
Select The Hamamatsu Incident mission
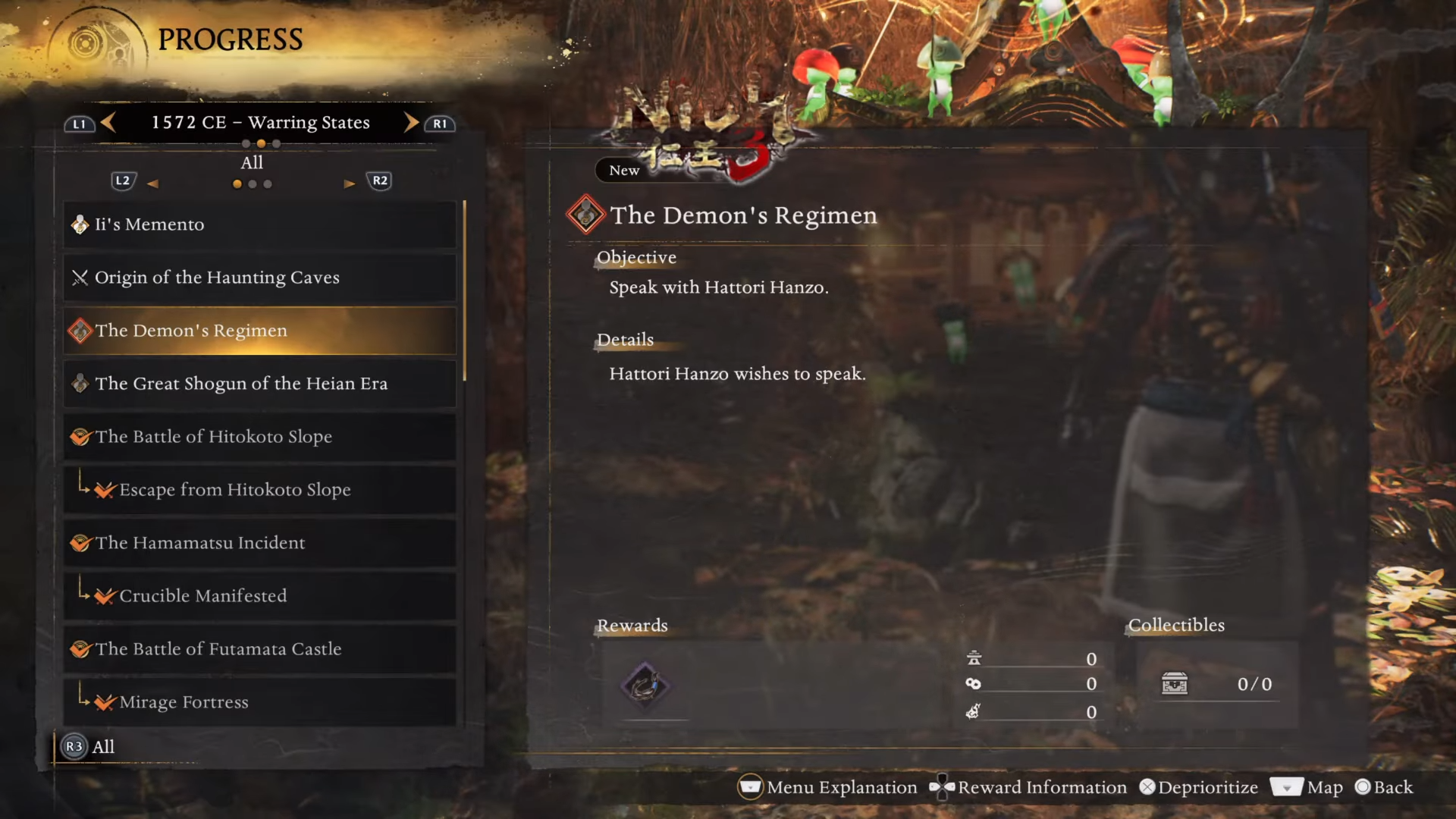coord(259,543)
